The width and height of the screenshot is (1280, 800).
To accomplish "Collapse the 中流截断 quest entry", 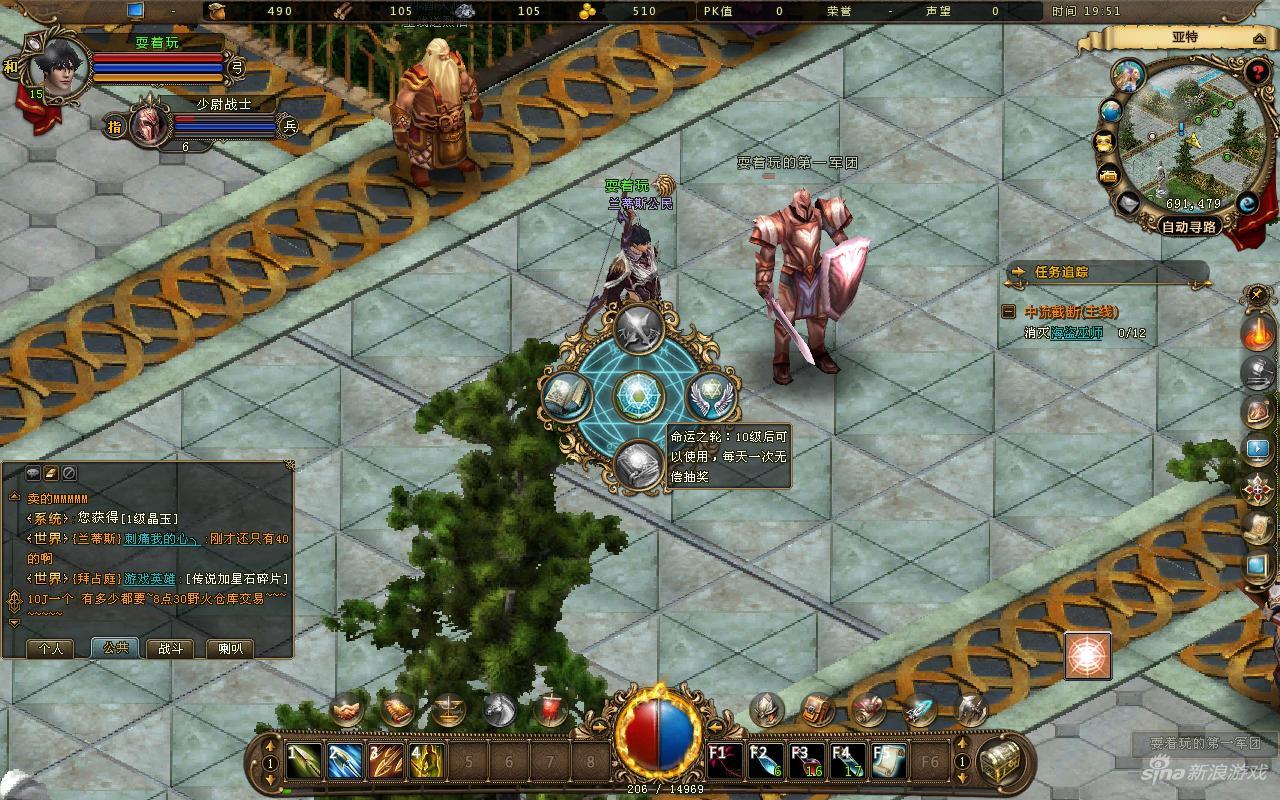I will click(1009, 312).
